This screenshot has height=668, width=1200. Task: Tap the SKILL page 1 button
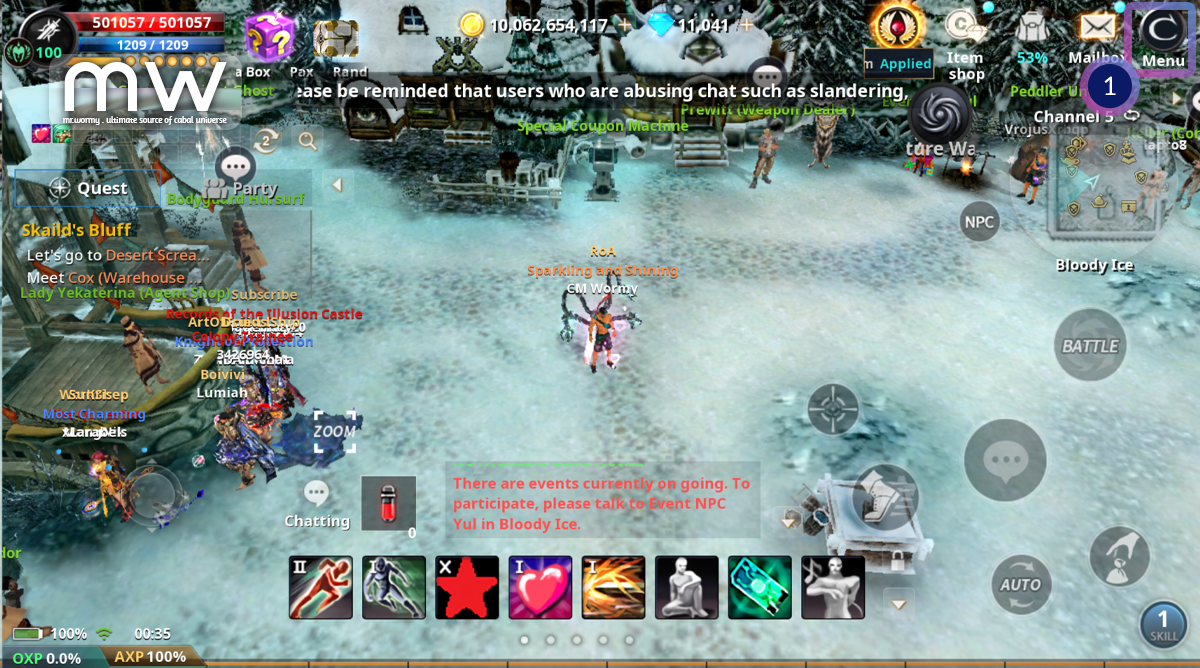click(x=1163, y=624)
